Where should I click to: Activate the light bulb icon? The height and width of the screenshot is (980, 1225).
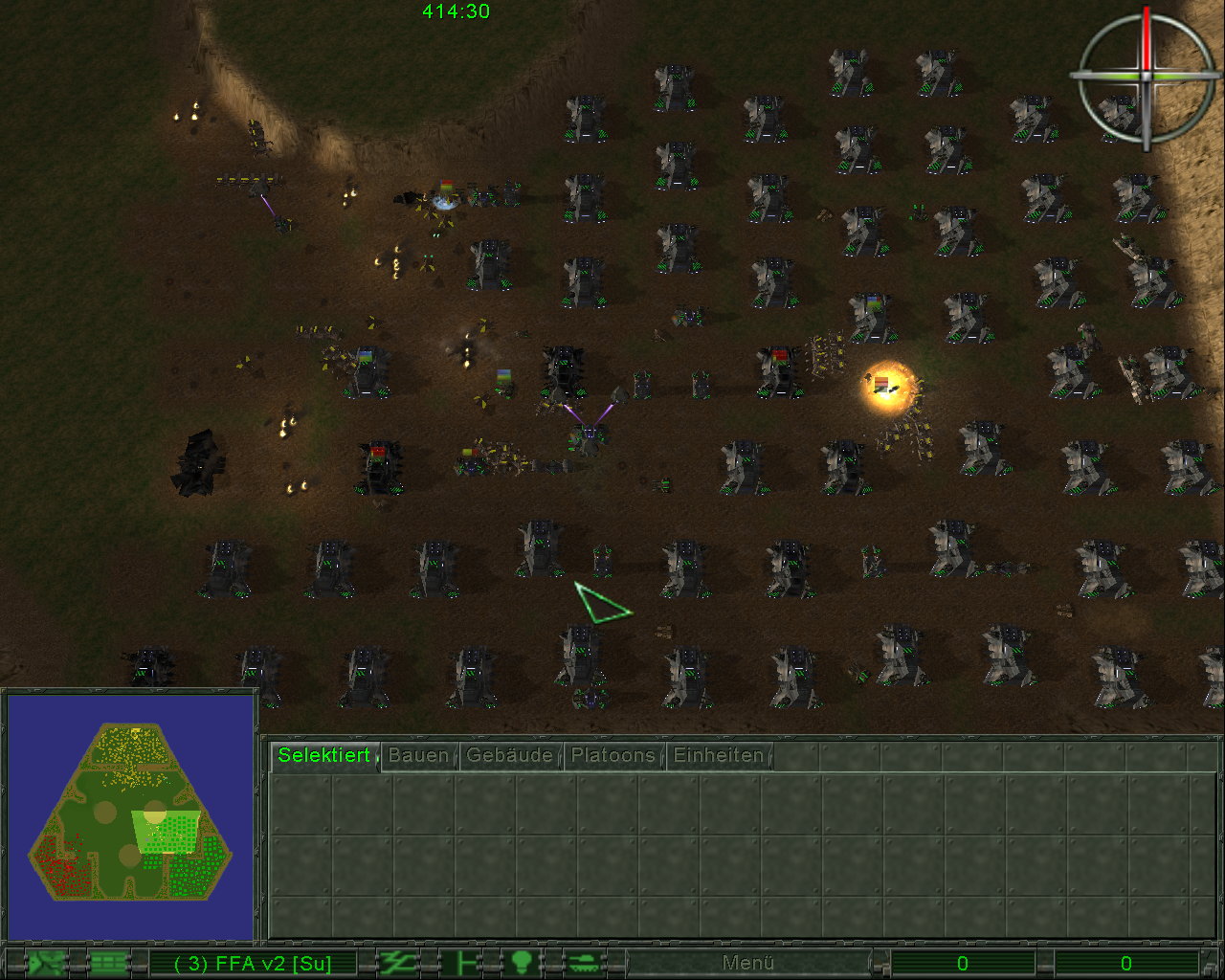pos(521,962)
